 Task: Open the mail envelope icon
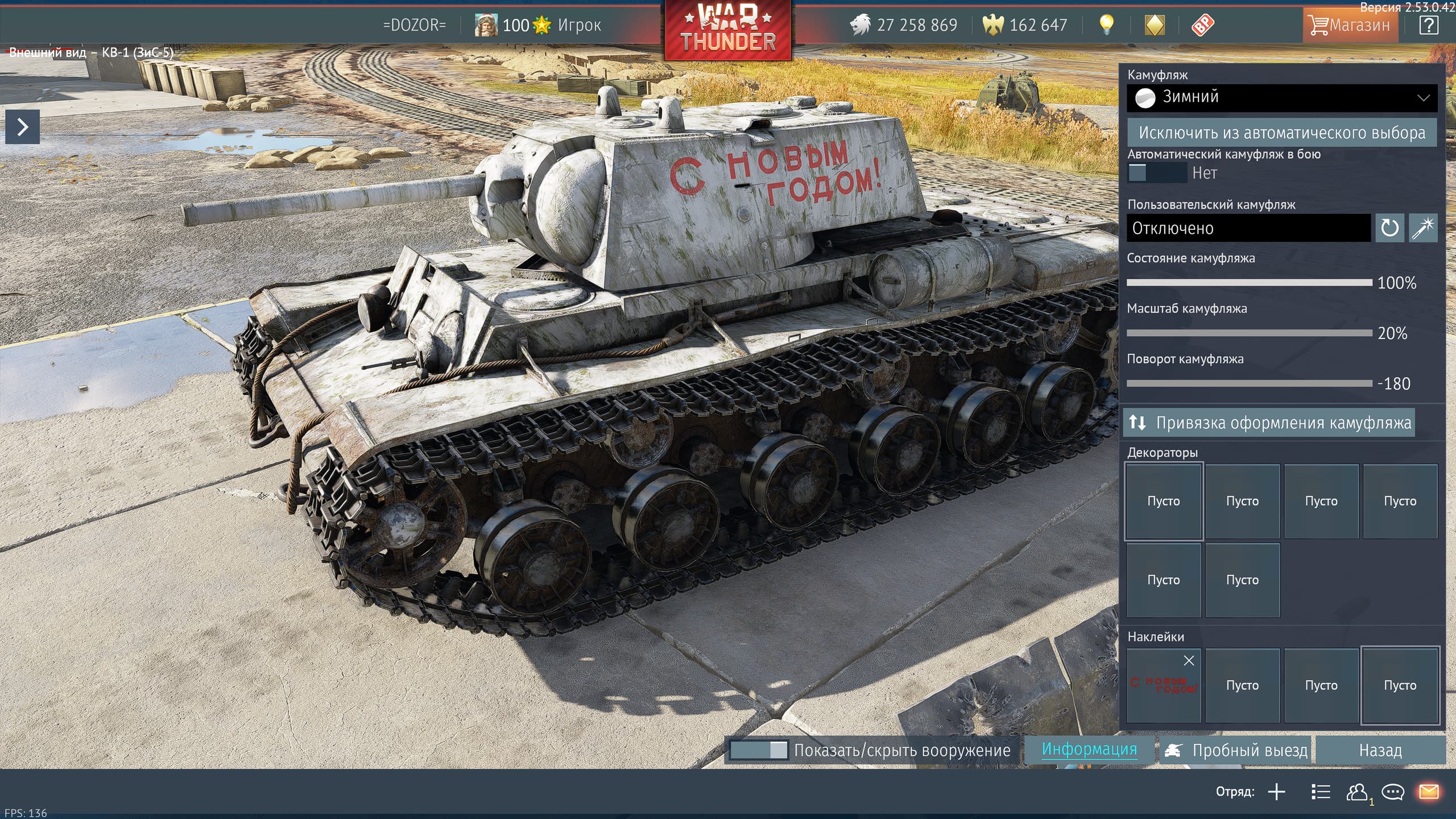[1429, 792]
